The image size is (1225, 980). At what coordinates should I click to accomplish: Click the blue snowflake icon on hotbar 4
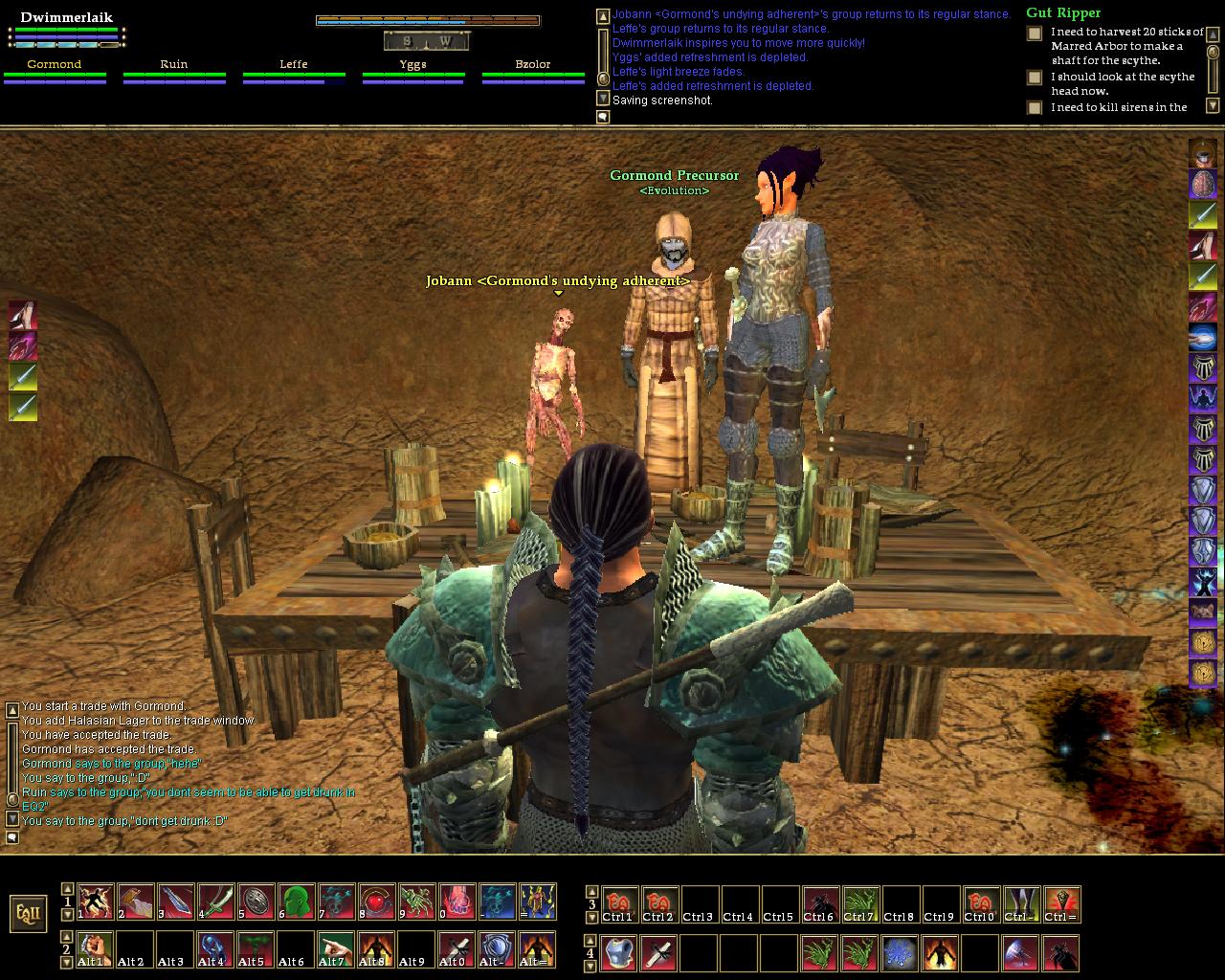click(901, 953)
